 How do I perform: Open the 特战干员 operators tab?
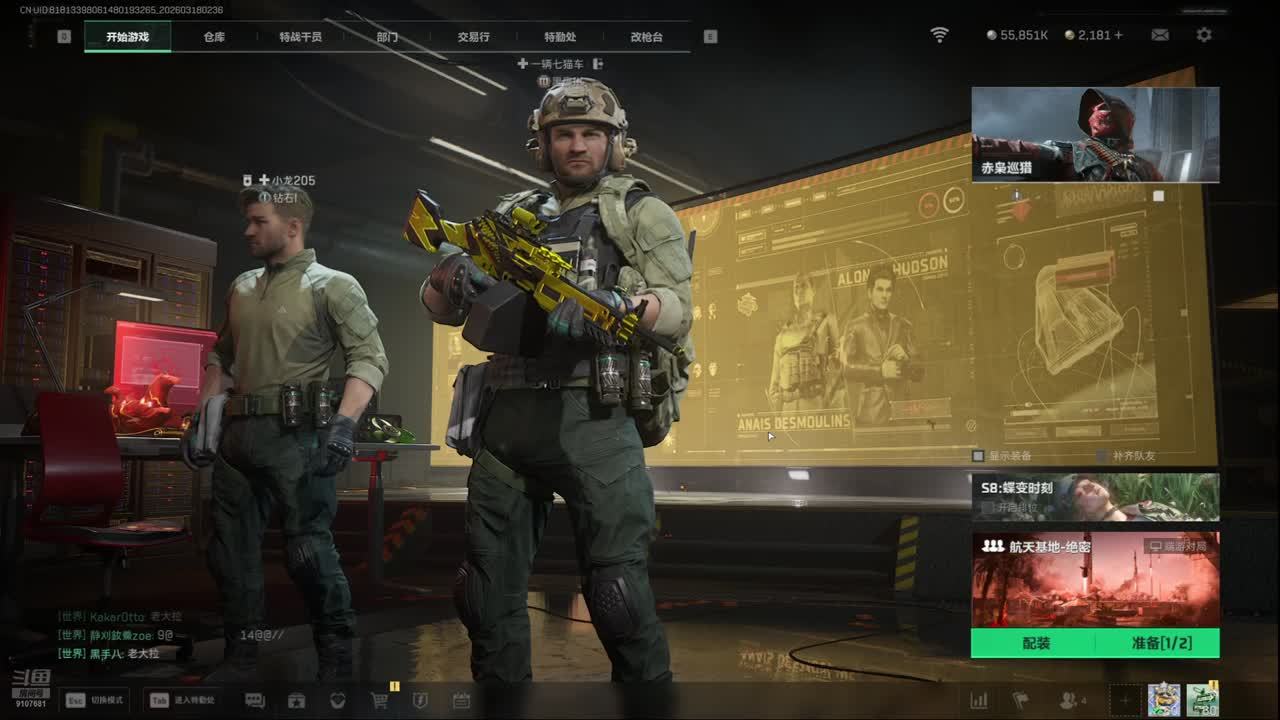[x=300, y=37]
